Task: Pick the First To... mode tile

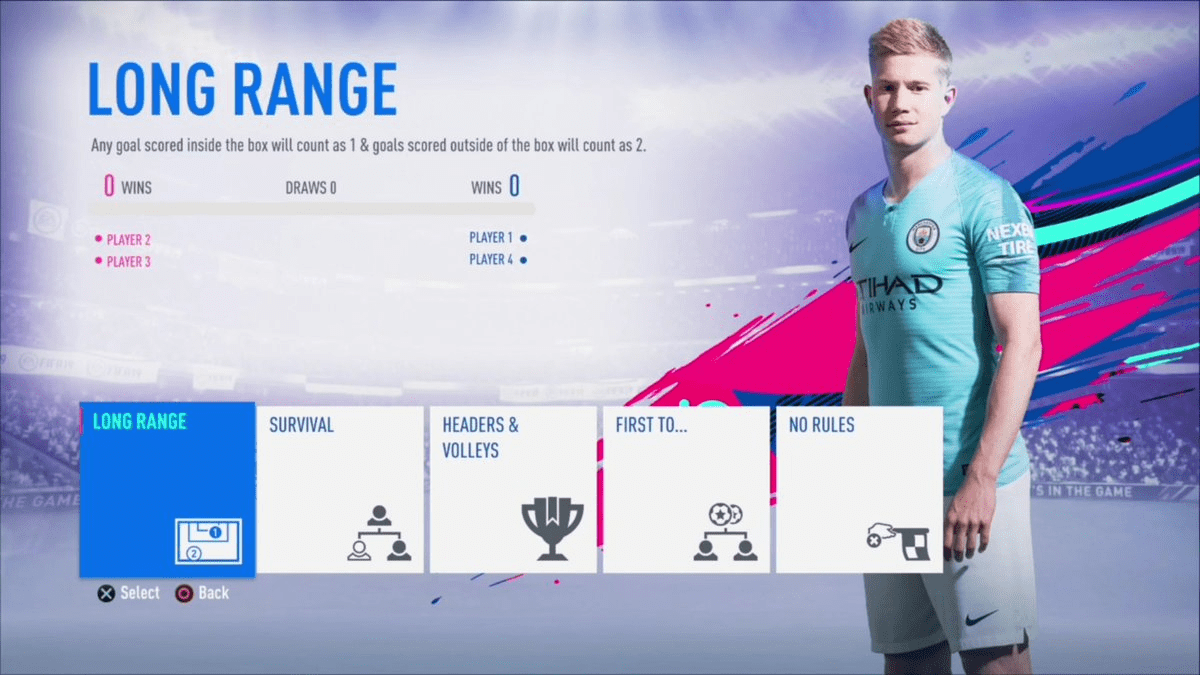Action: [686, 490]
